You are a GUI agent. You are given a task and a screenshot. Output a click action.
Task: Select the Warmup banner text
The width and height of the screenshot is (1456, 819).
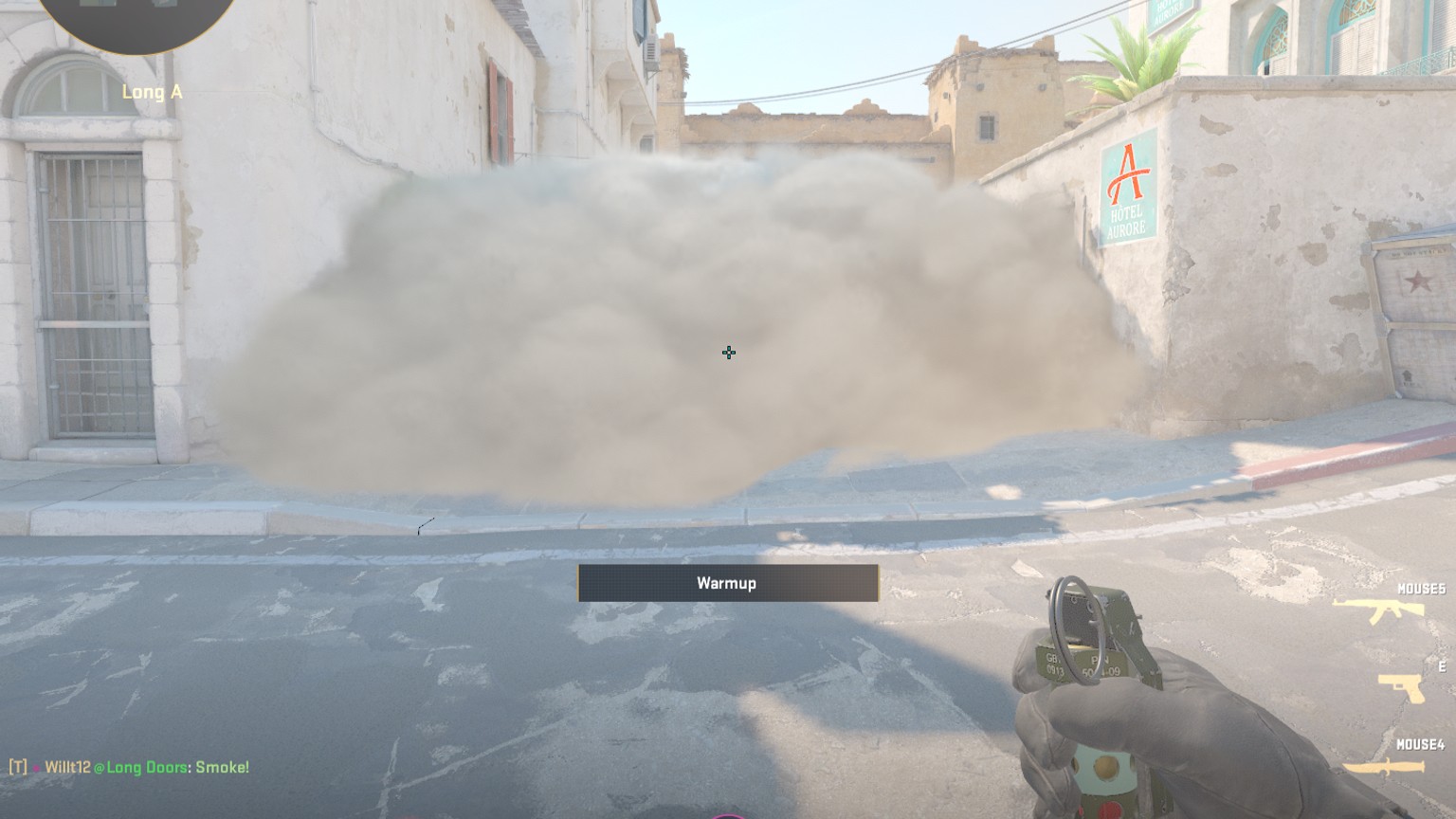(x=727, y=583)
